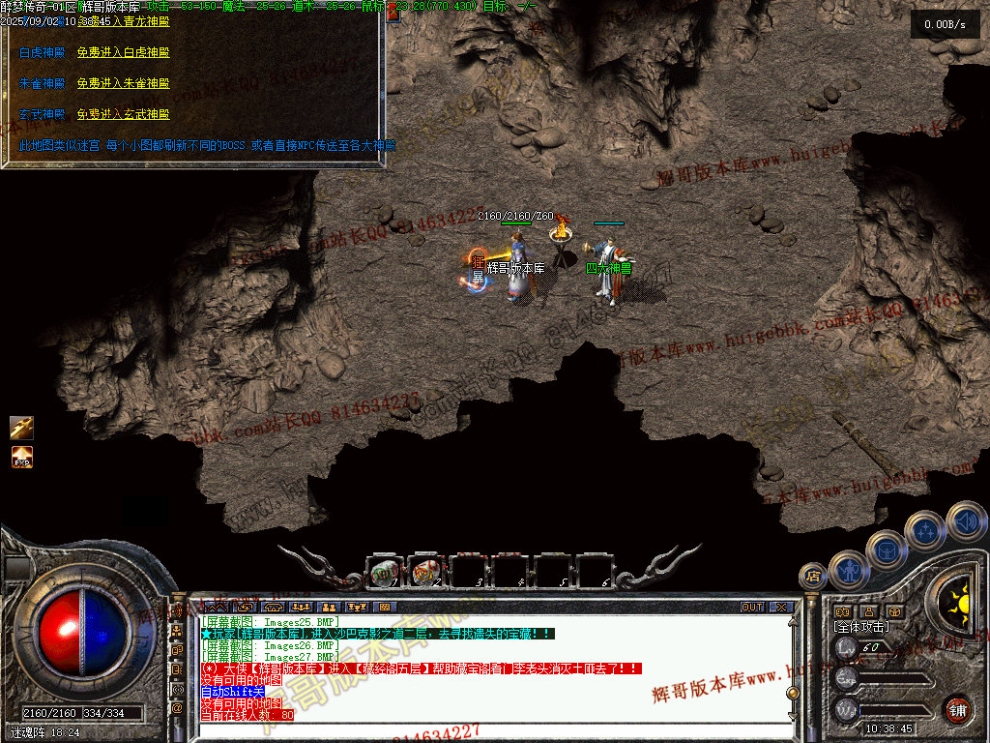
Task: Click the red 铺 stall button
Action: pyautogui.click(x=958, y=710)
